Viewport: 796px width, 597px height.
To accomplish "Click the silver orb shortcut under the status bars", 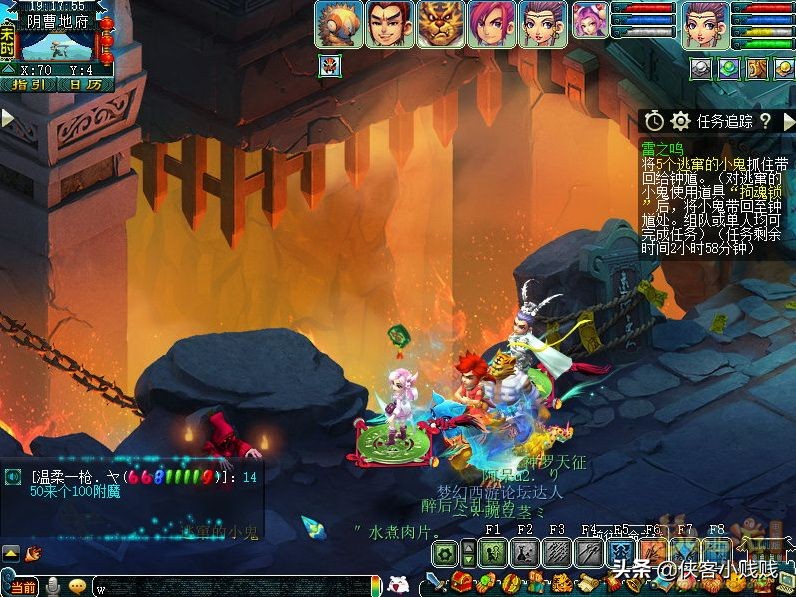I will [701, 68].
